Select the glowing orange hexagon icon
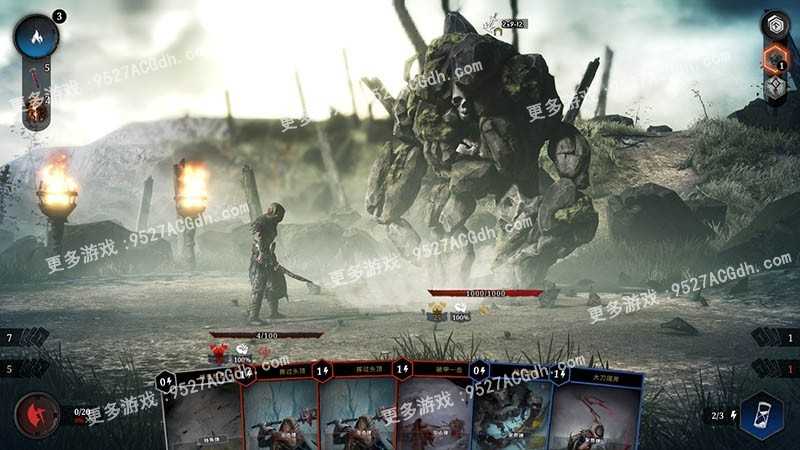Image resolution: width=800 pixels, height=450 pixels. tap(775, 58)
